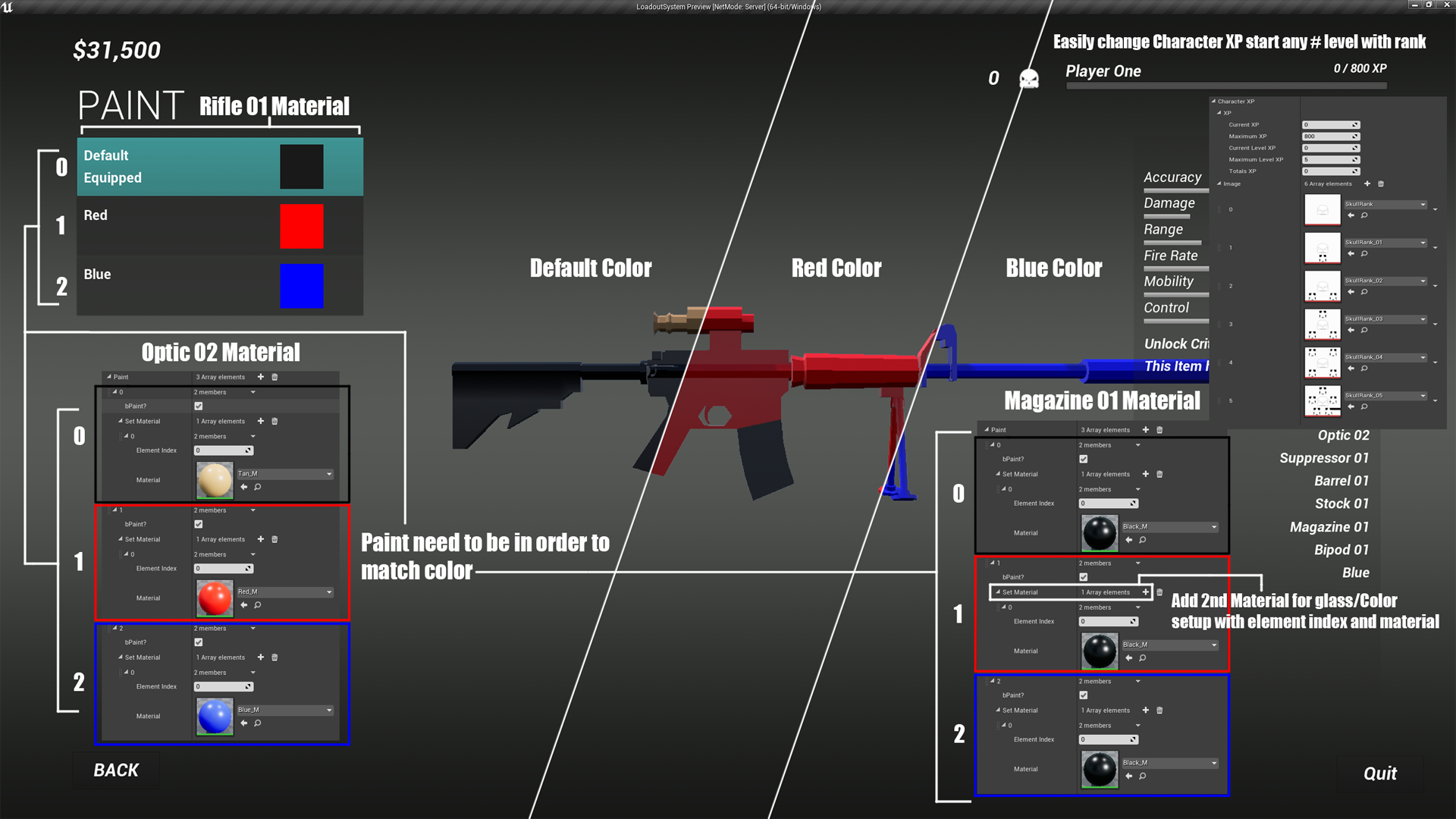Screen dimensions: 1456x819
Task: Click the magnifier icon under SkullRank_05
Action: [x=1364, y=406]
